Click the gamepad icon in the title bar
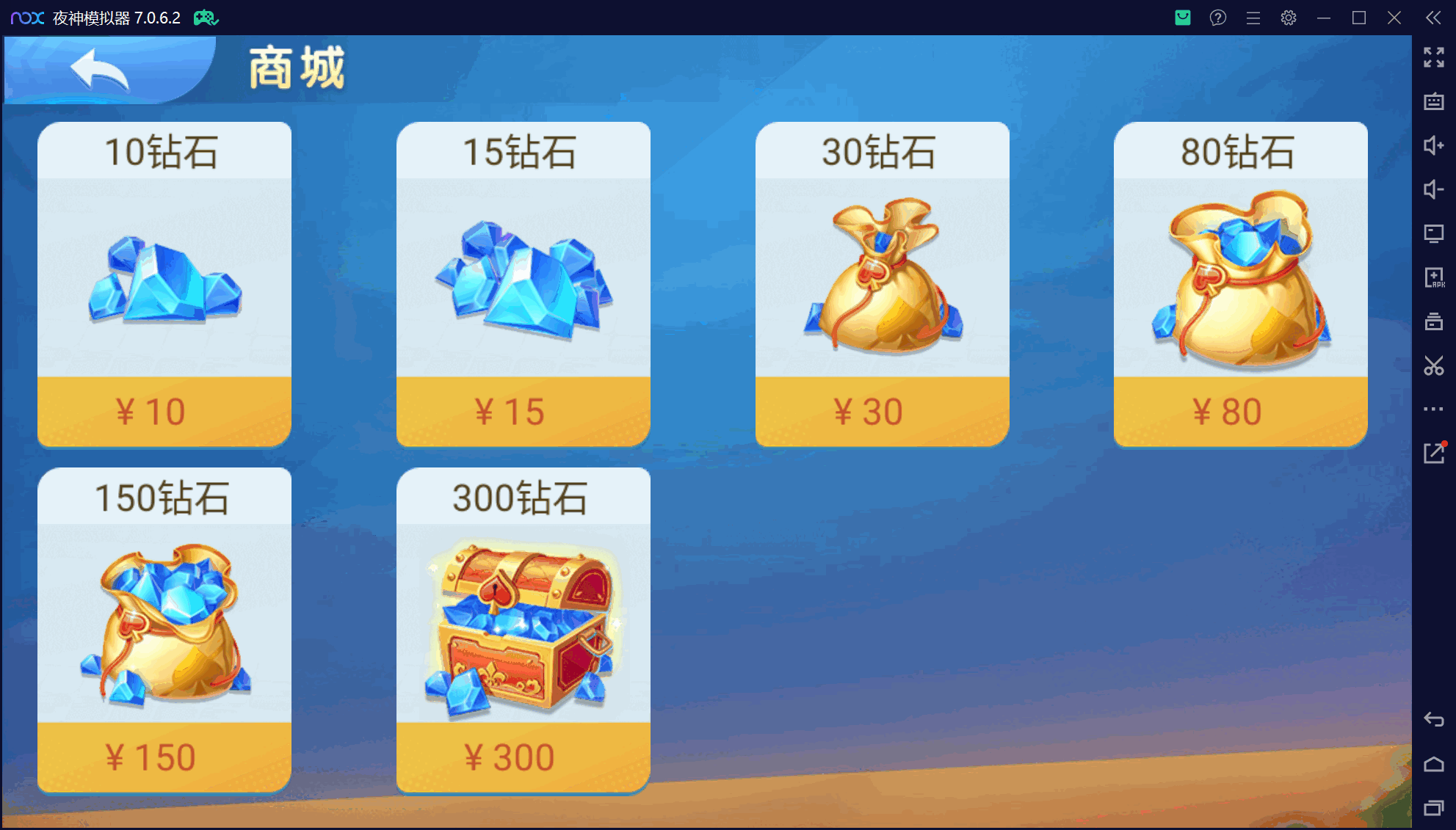 tap(206, 17)
